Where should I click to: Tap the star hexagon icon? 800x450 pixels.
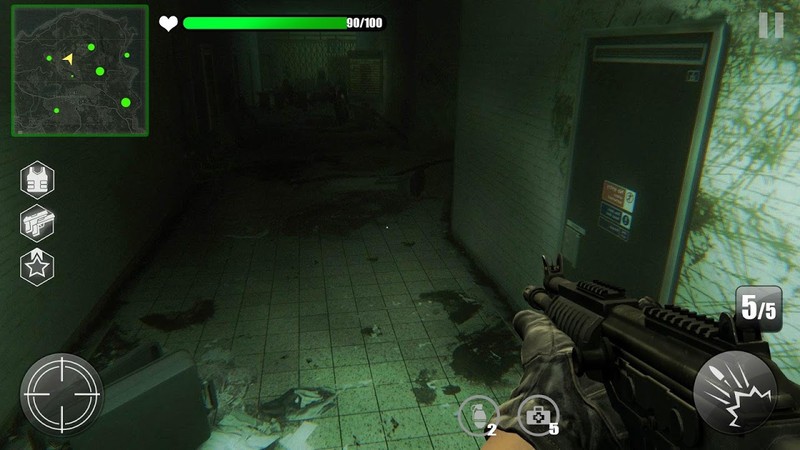coord(38,266)
